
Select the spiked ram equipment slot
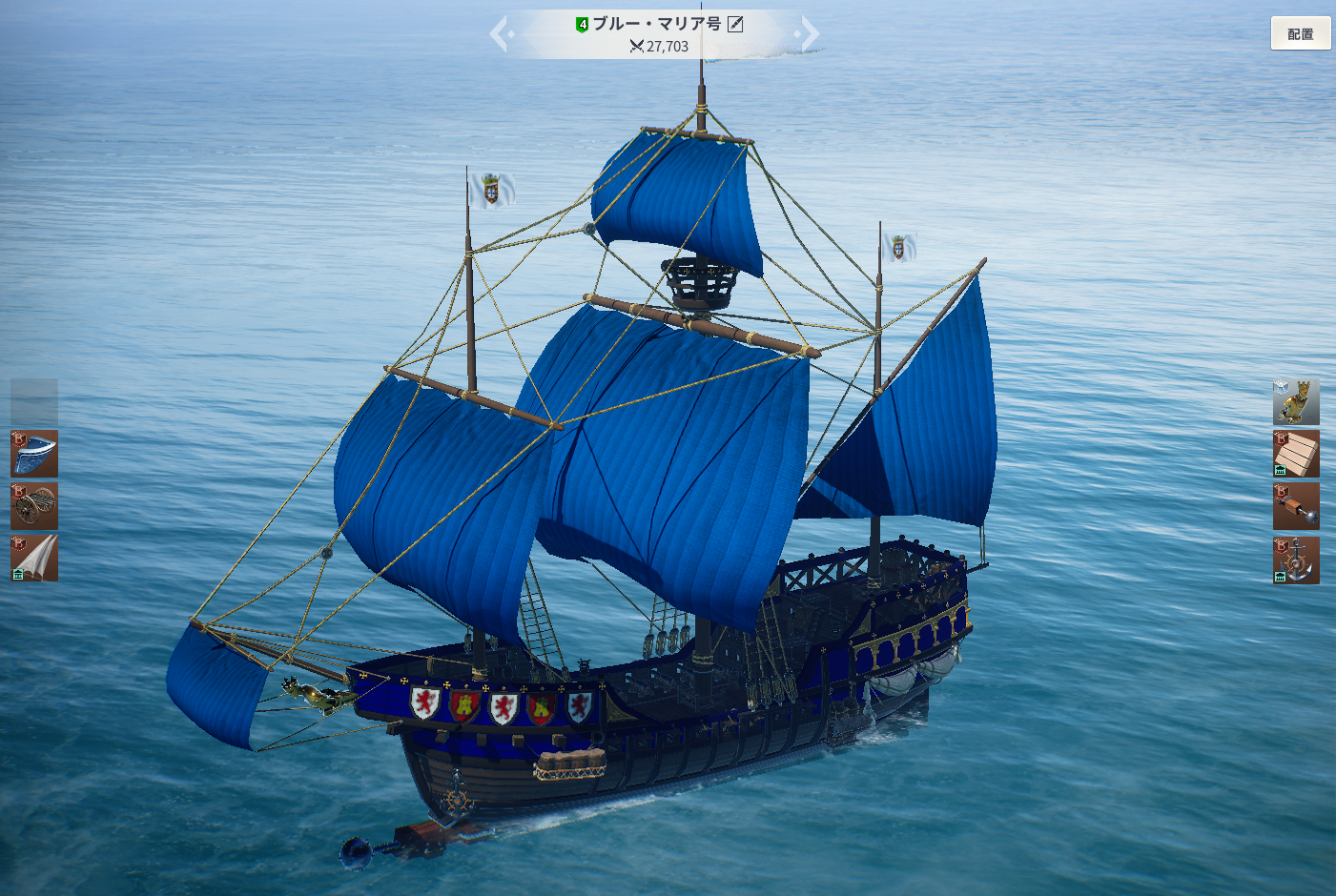click(1296, 506)
